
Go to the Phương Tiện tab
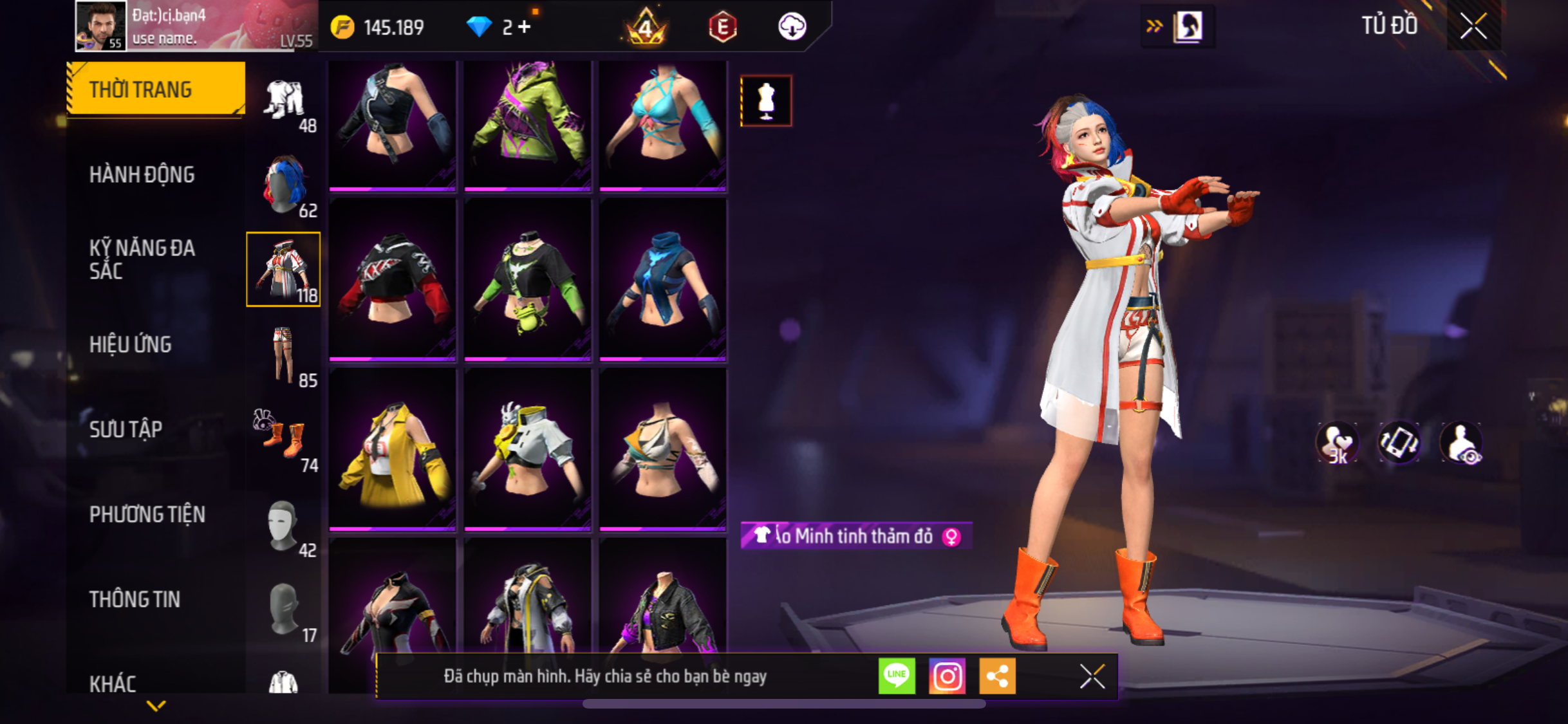147,515
